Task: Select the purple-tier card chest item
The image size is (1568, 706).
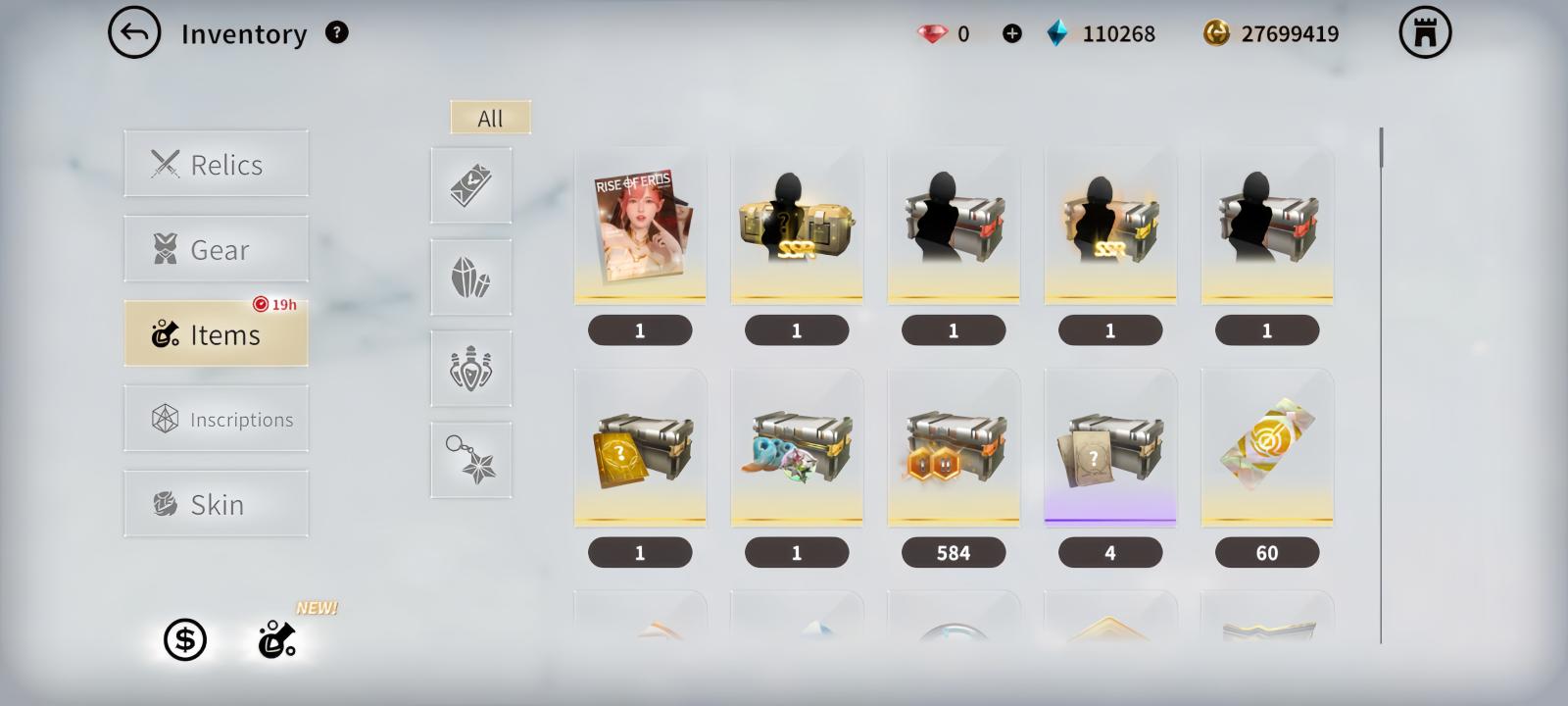Action: (1110, 448)
